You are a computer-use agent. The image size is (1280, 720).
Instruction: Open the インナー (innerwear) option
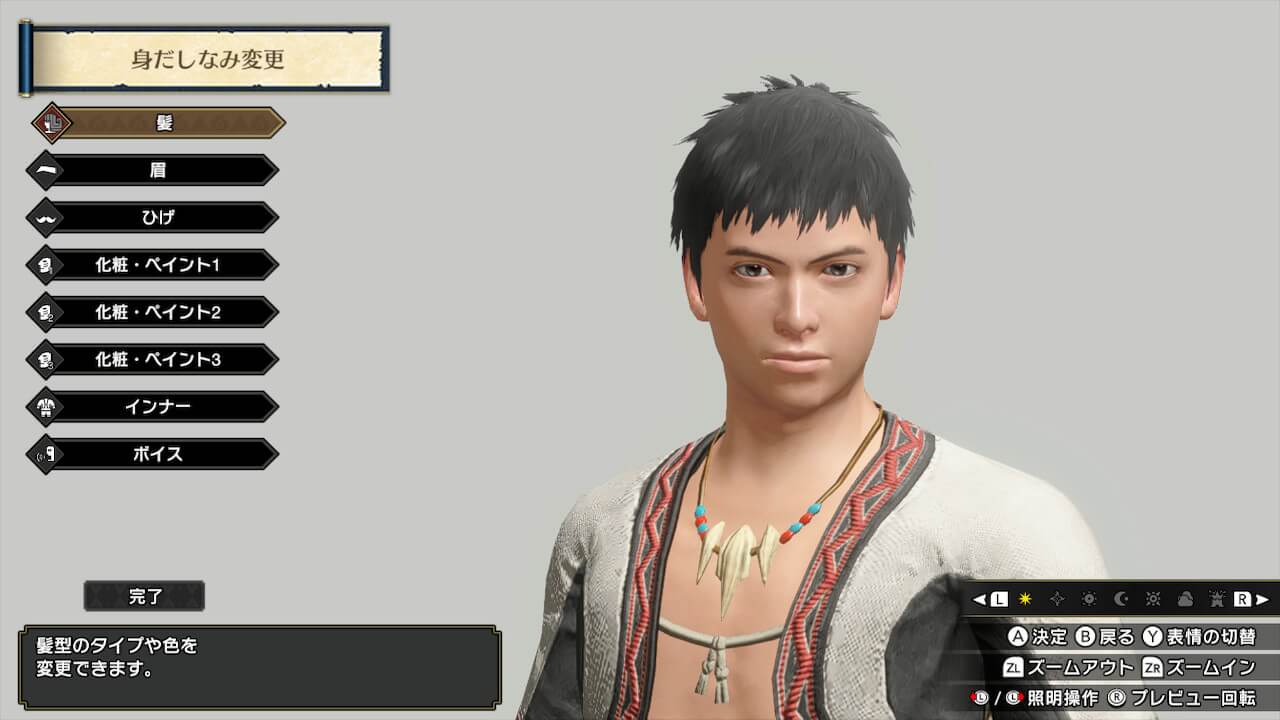pos(157,407)
